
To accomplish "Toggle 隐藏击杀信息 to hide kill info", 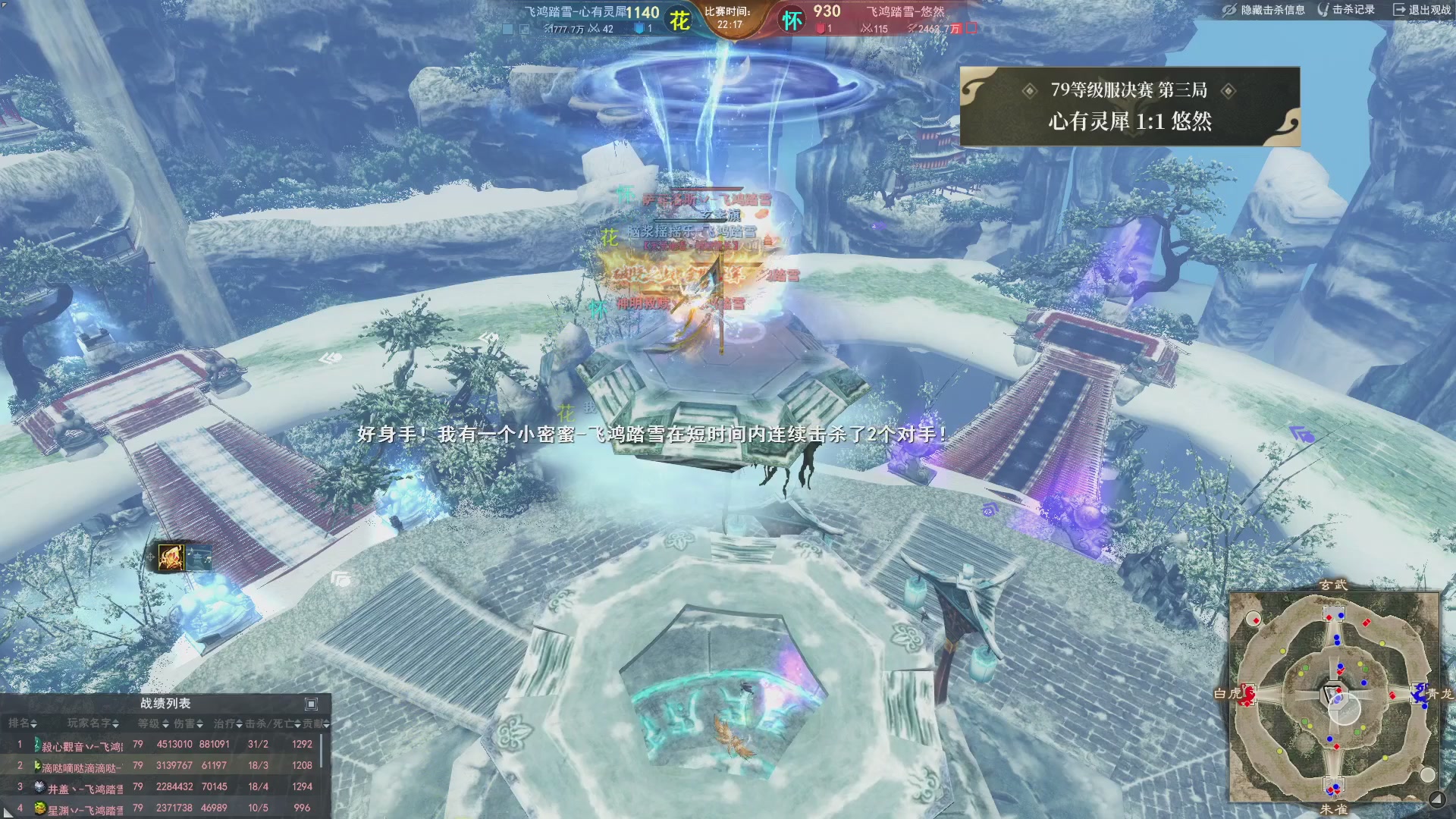I will coord(1264,10).
